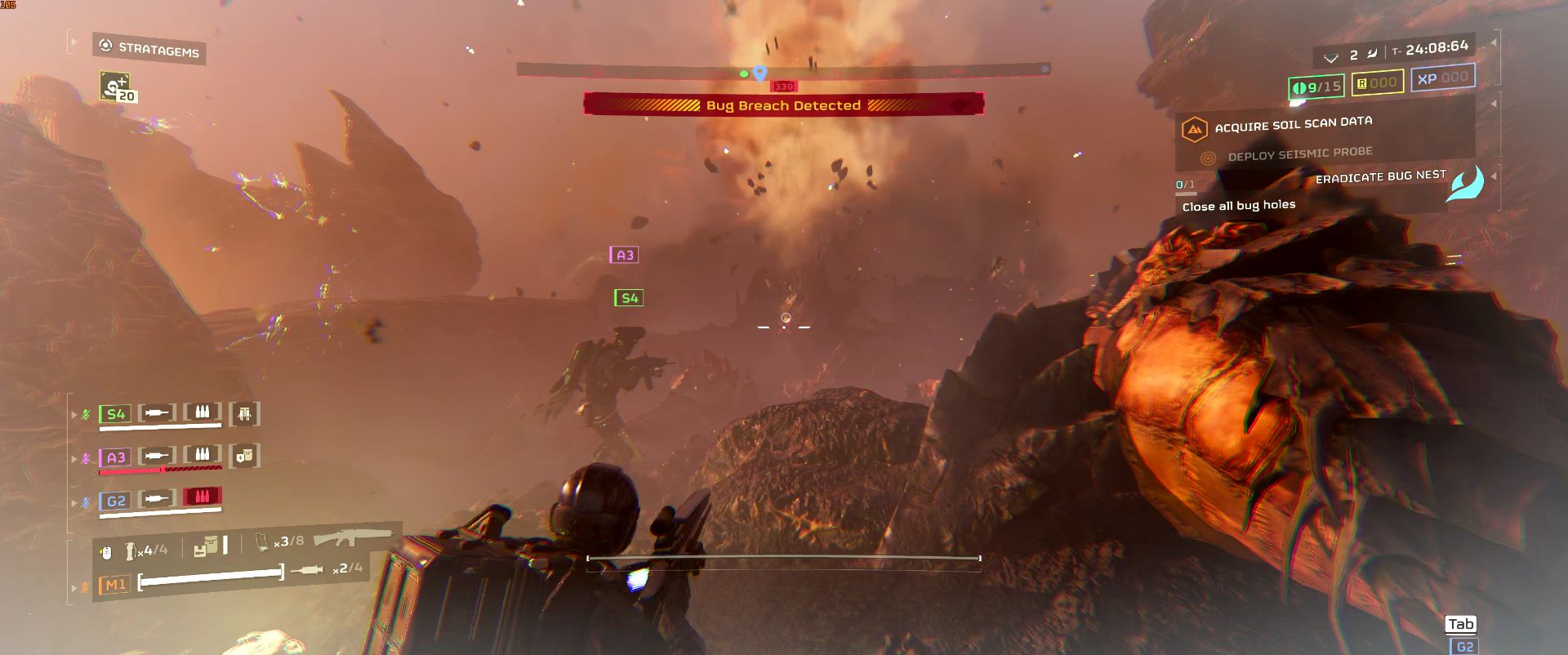Click S4's backpack equipment icon
The height and width of the screenshot is (655, 1568).
coord(244,413)
